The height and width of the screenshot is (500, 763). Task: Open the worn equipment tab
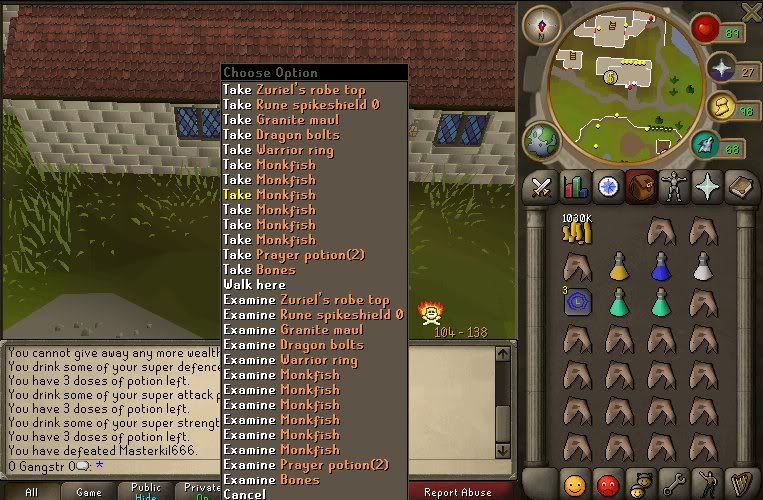[x=674, y=187]
